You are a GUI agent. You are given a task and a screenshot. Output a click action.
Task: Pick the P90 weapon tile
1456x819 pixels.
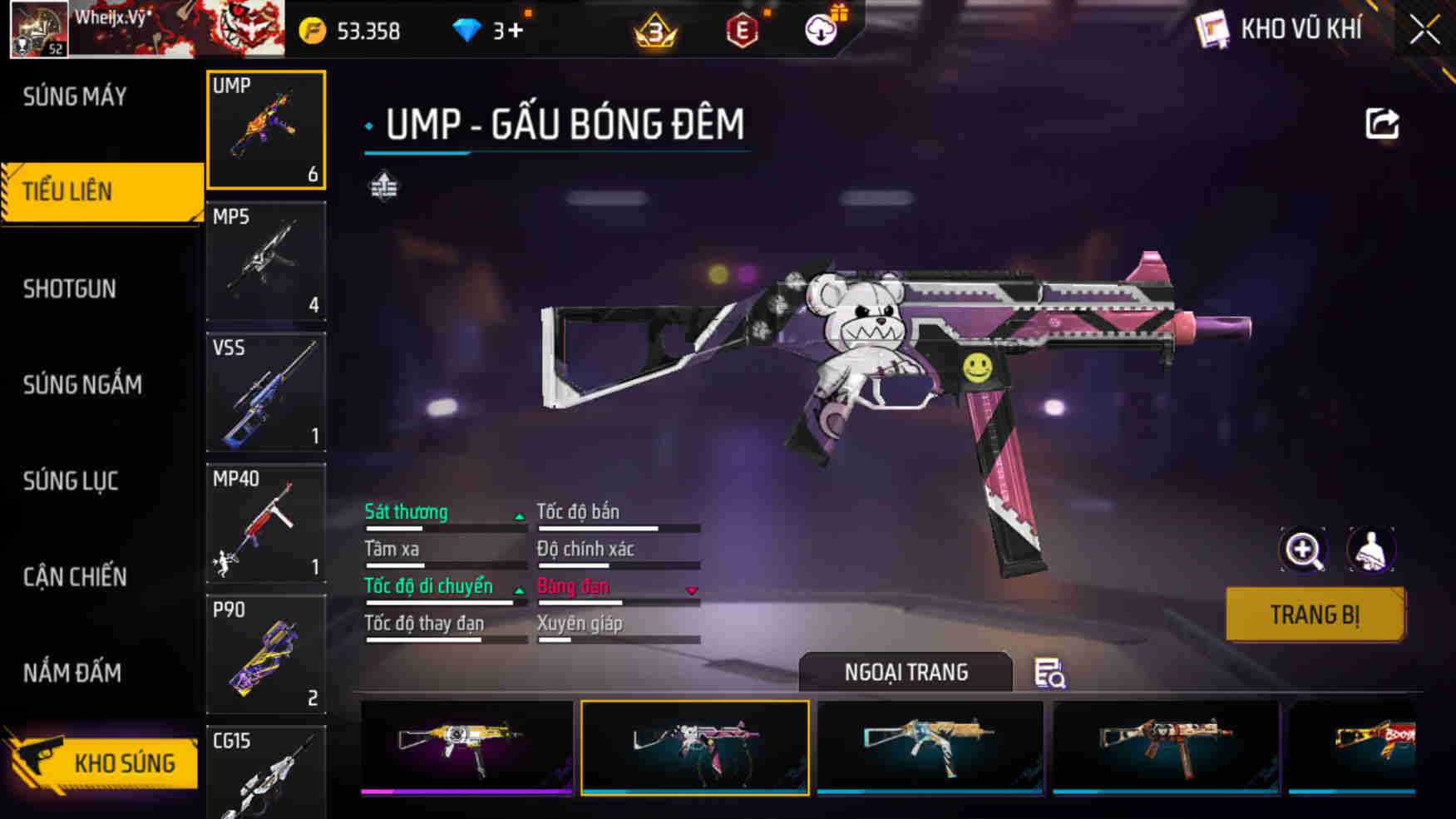click(266, 654)
